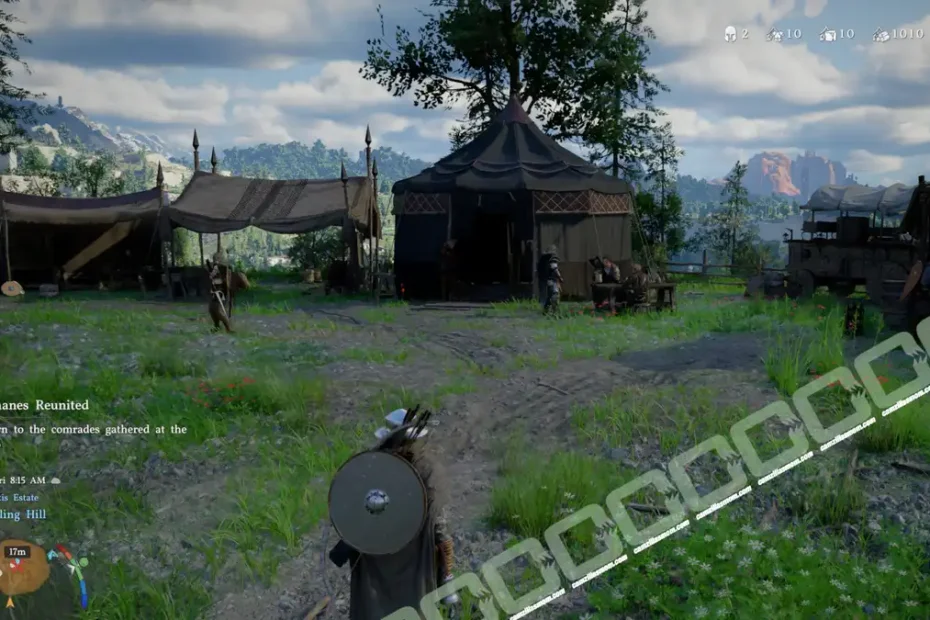
Task: Click the resource icon beside the 1010 count
Action: 880,35
